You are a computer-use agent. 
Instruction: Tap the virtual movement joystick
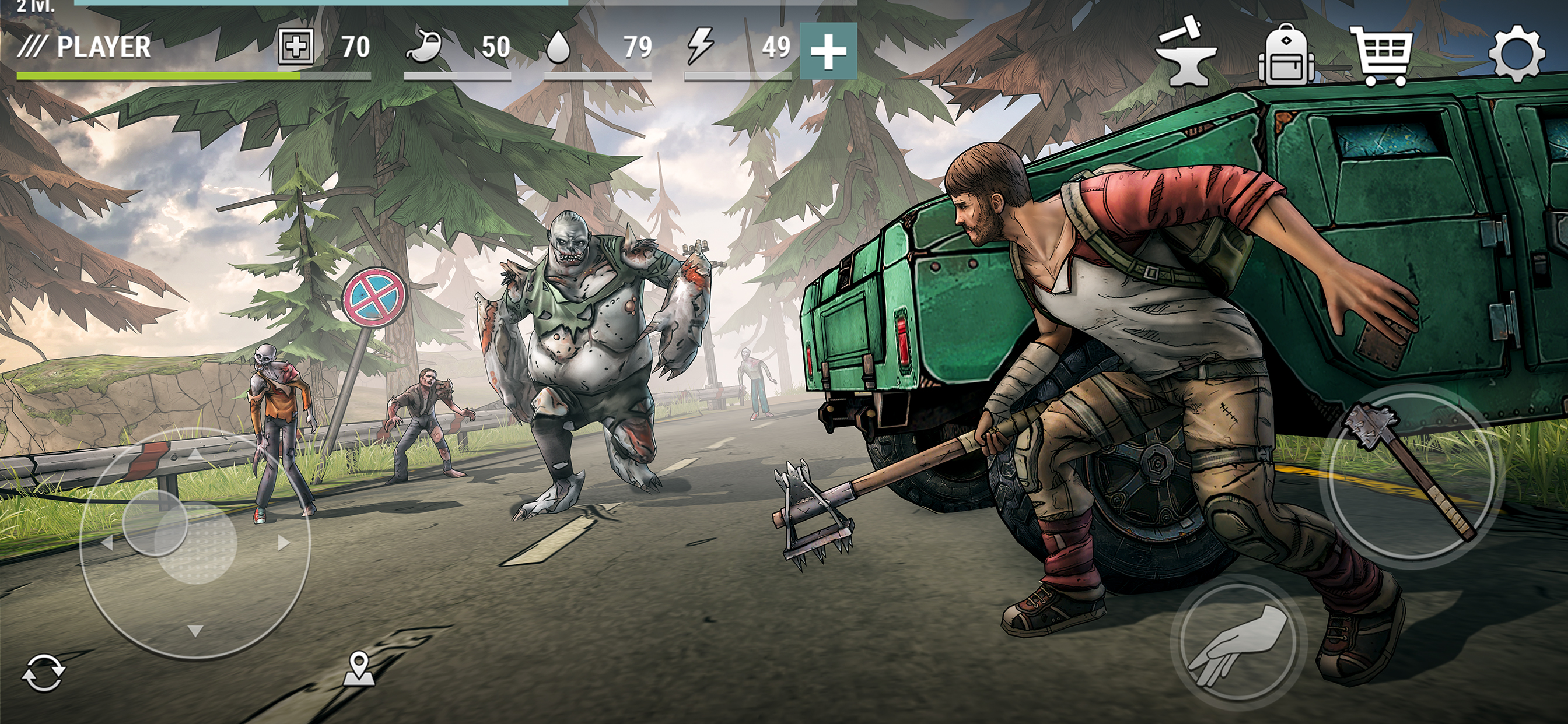pos(195,543)
